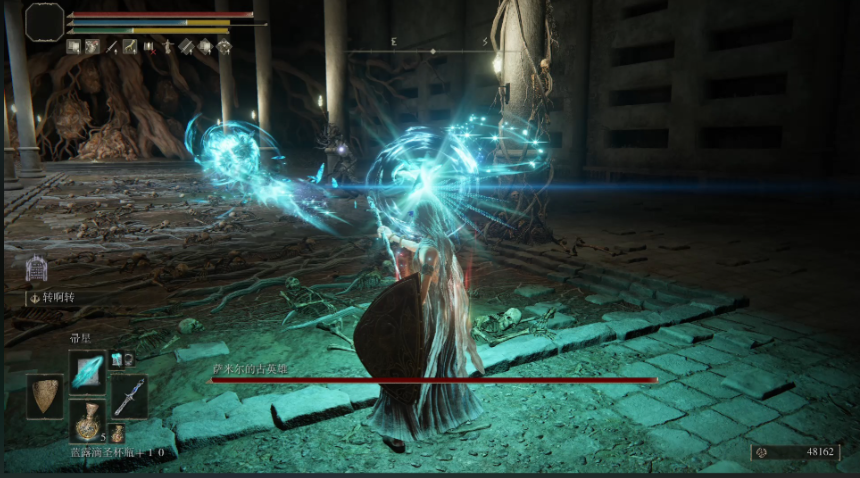Select the sword in the right-hand slot

[128, 396]
